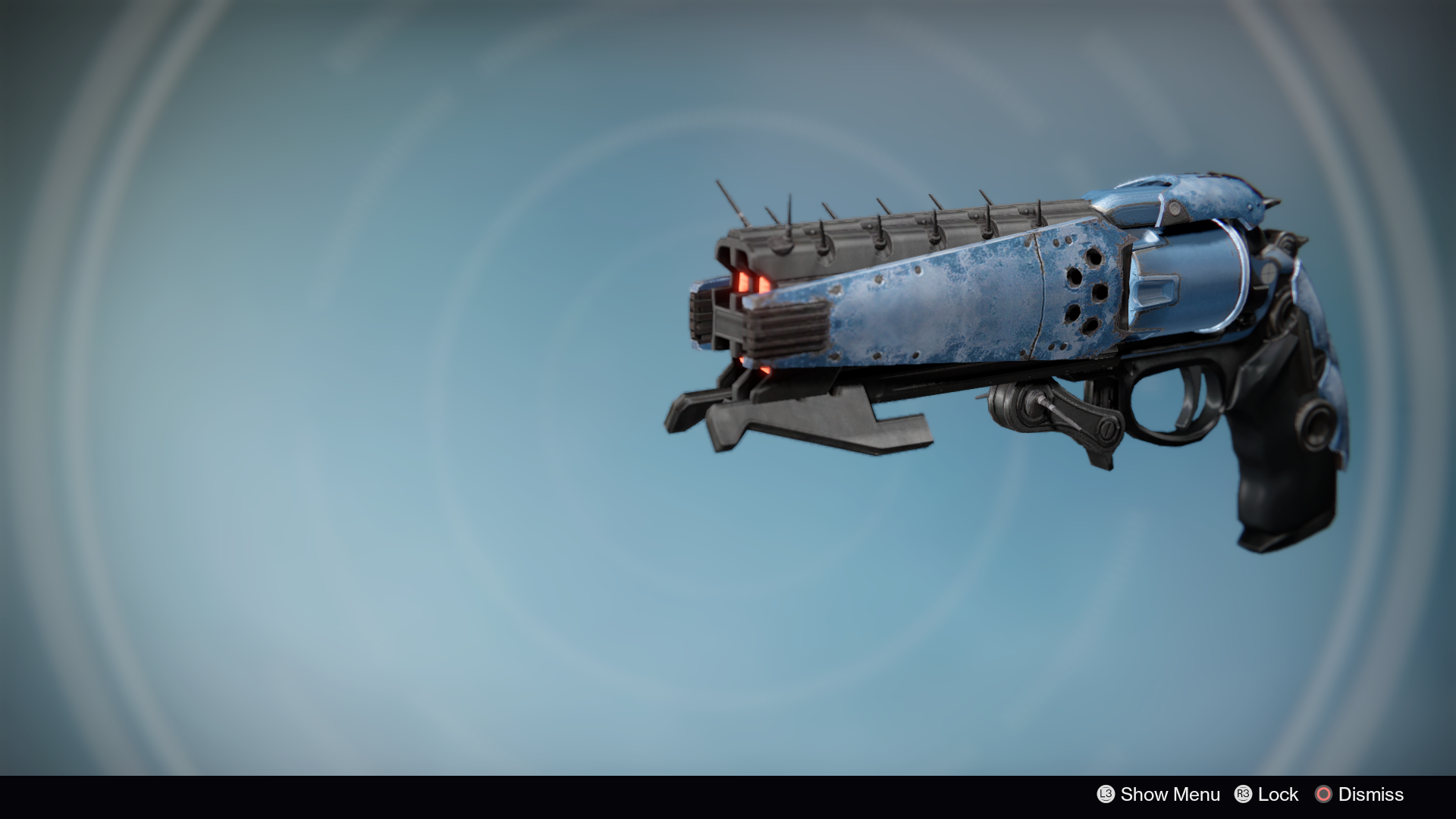The image size is (1456, 819).
Task: Toggle weapon lock using the Lock label
Action: coord(1279,795)
